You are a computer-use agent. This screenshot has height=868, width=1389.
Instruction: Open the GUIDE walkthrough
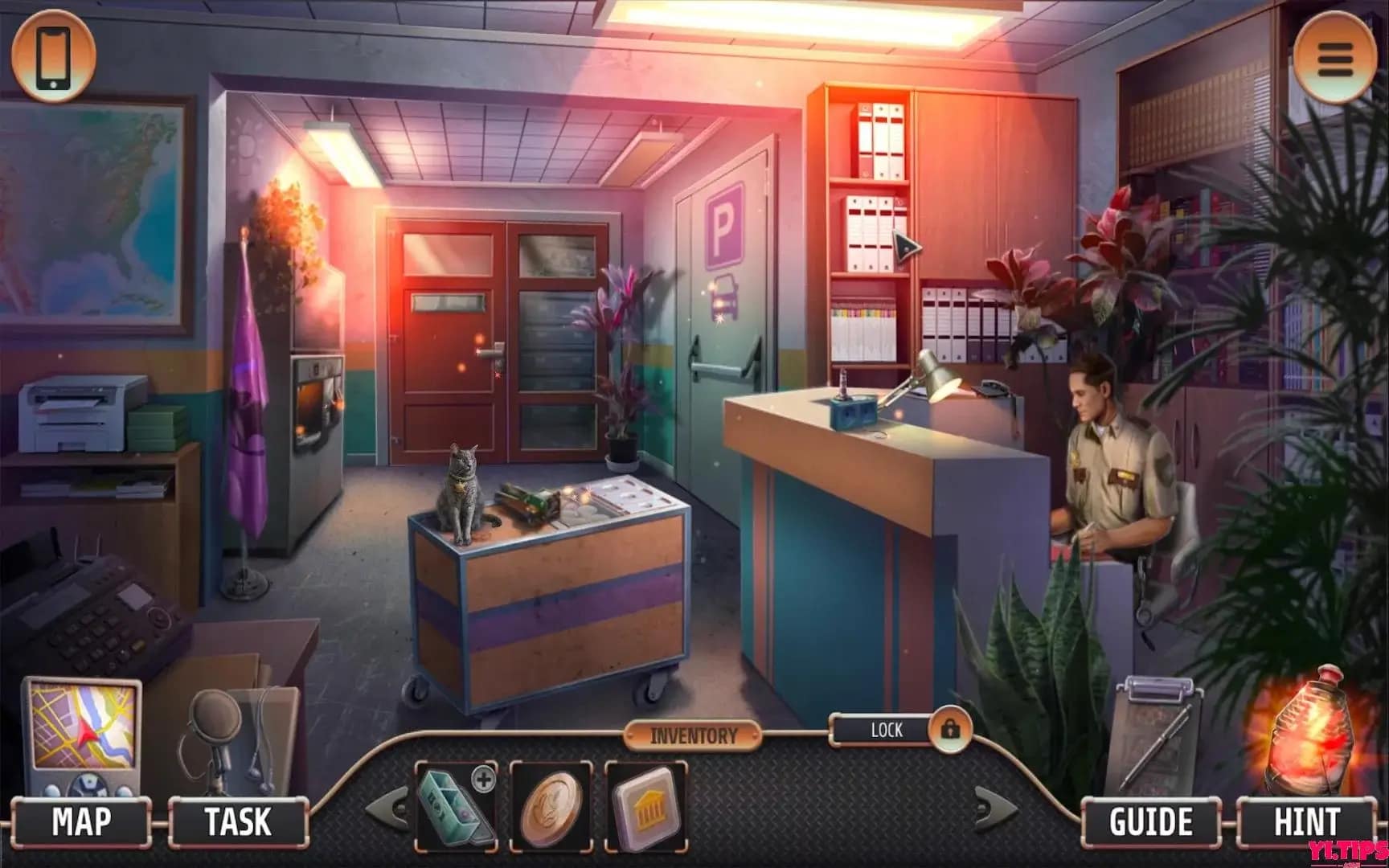coord(1152,821)
